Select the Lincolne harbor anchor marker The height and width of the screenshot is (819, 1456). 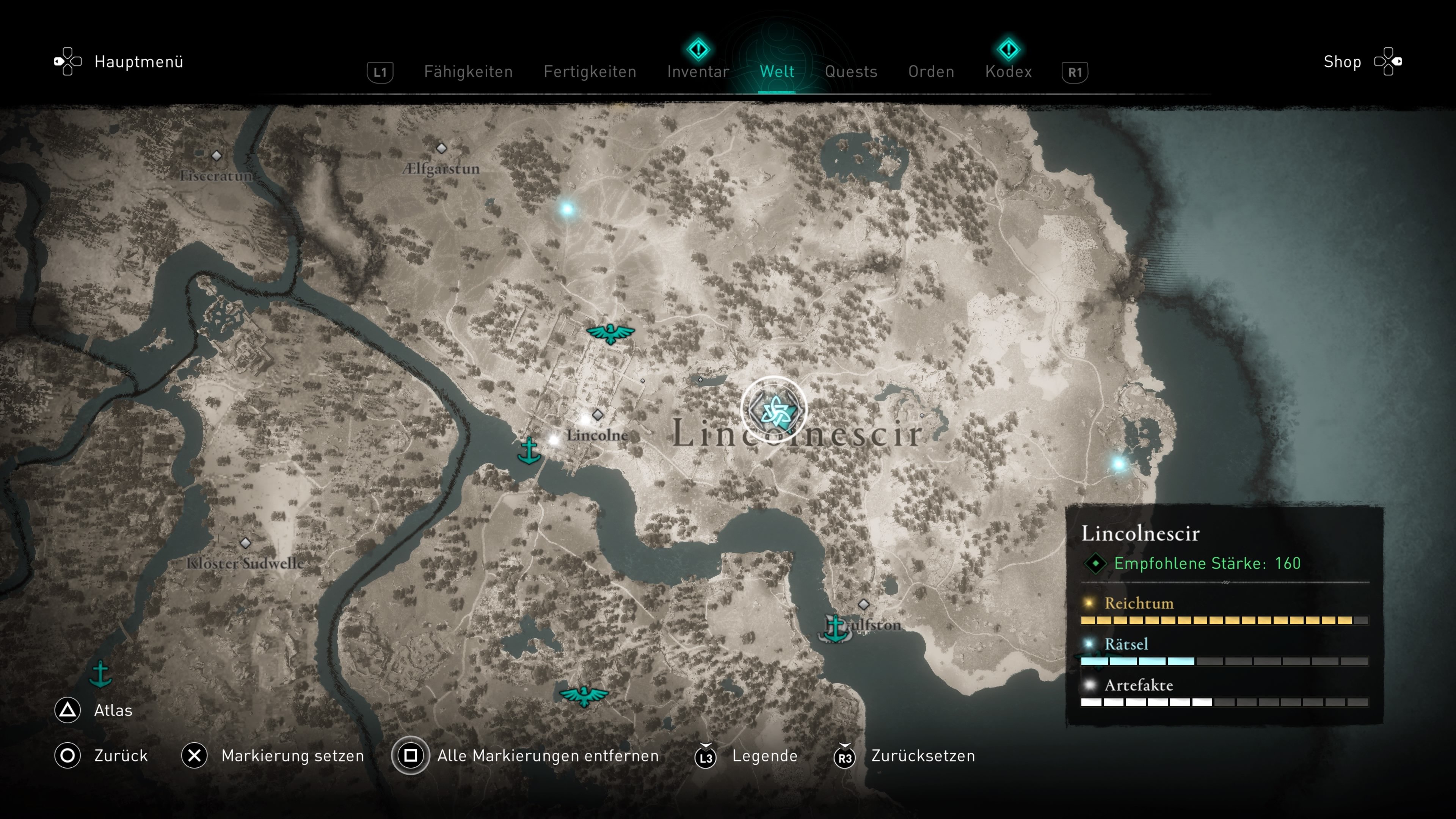(529, 450)
